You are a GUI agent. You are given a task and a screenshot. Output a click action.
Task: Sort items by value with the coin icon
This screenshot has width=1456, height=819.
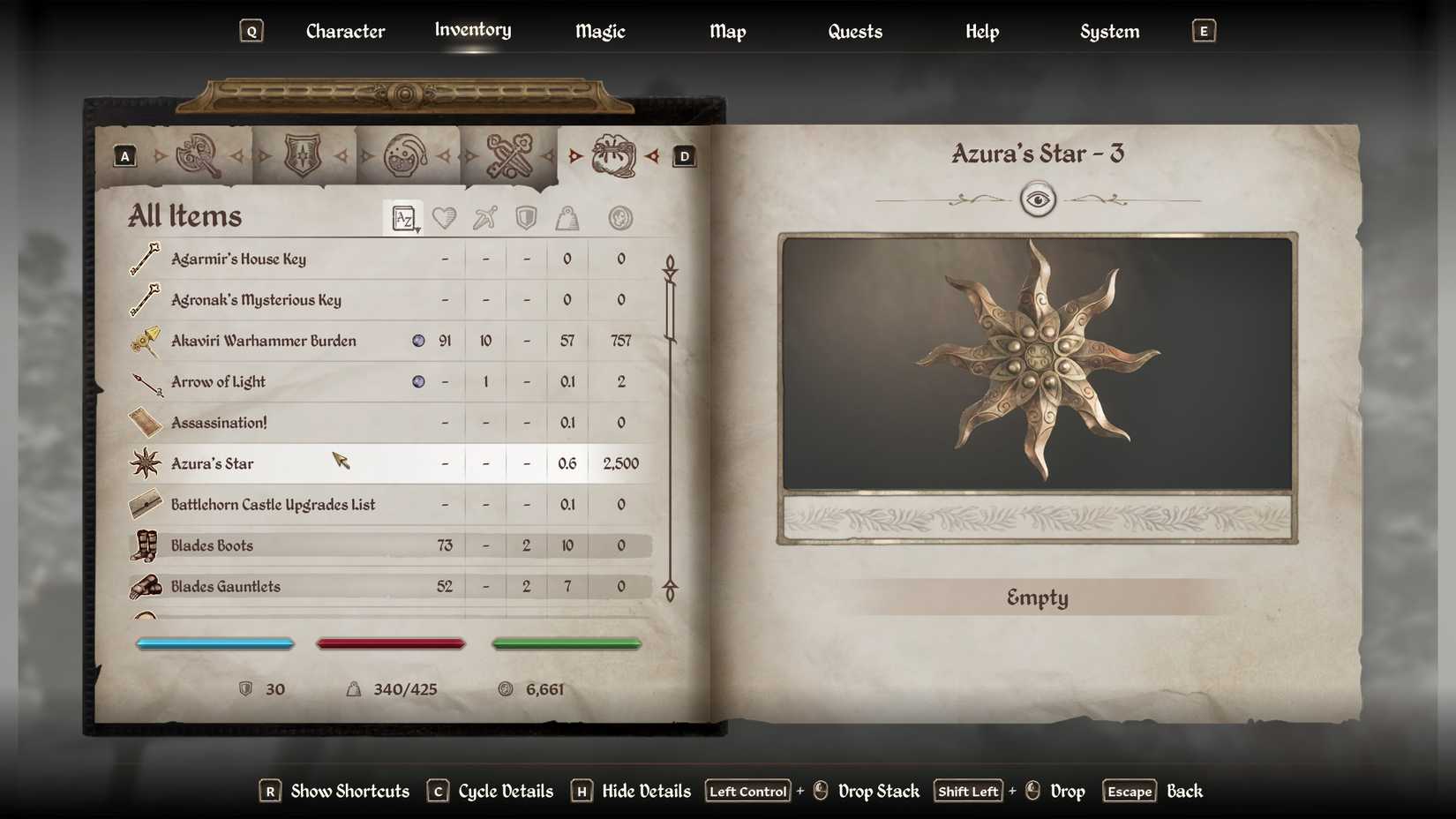620,217
